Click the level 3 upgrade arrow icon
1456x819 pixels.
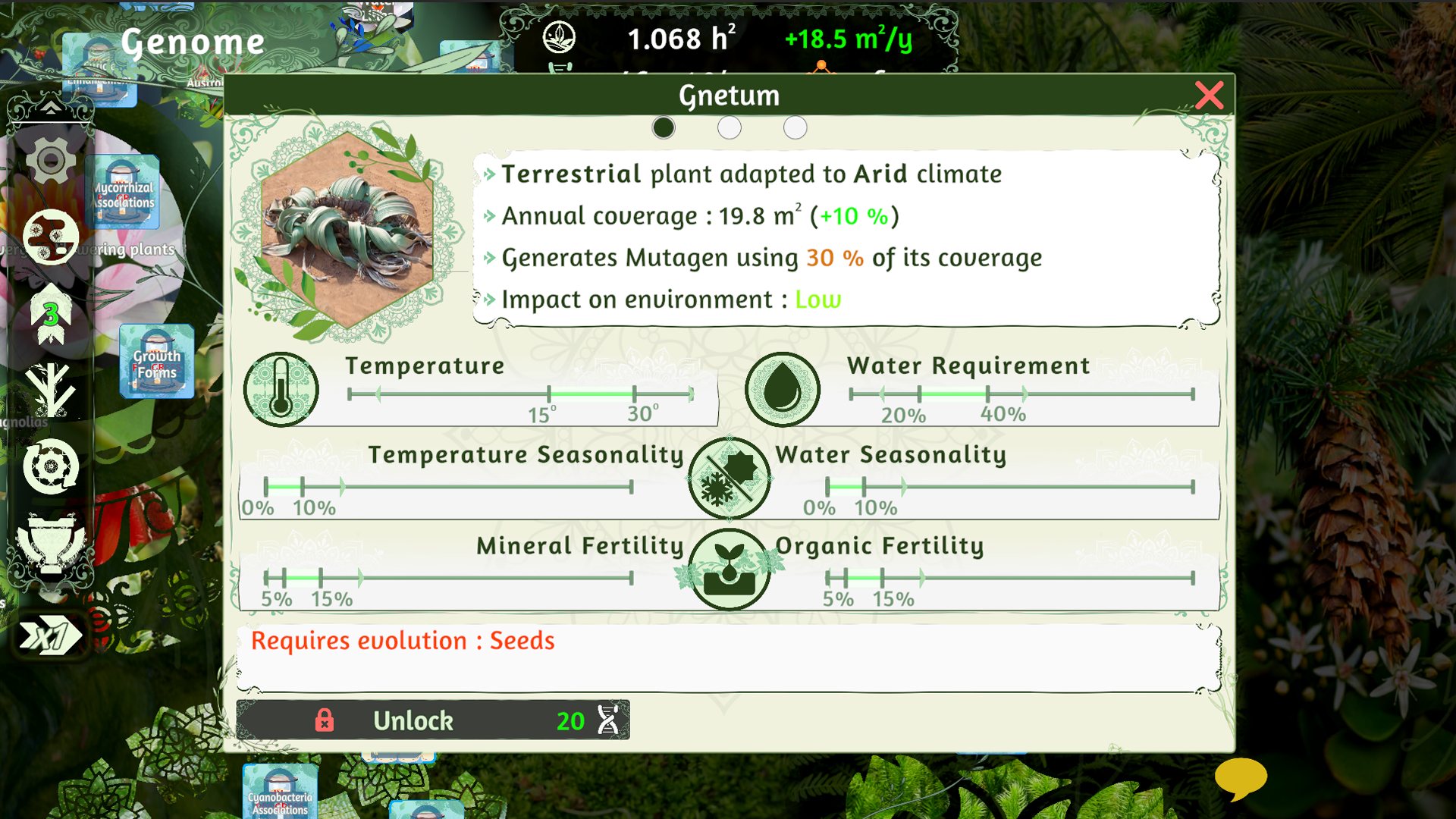tap(50, 314)
